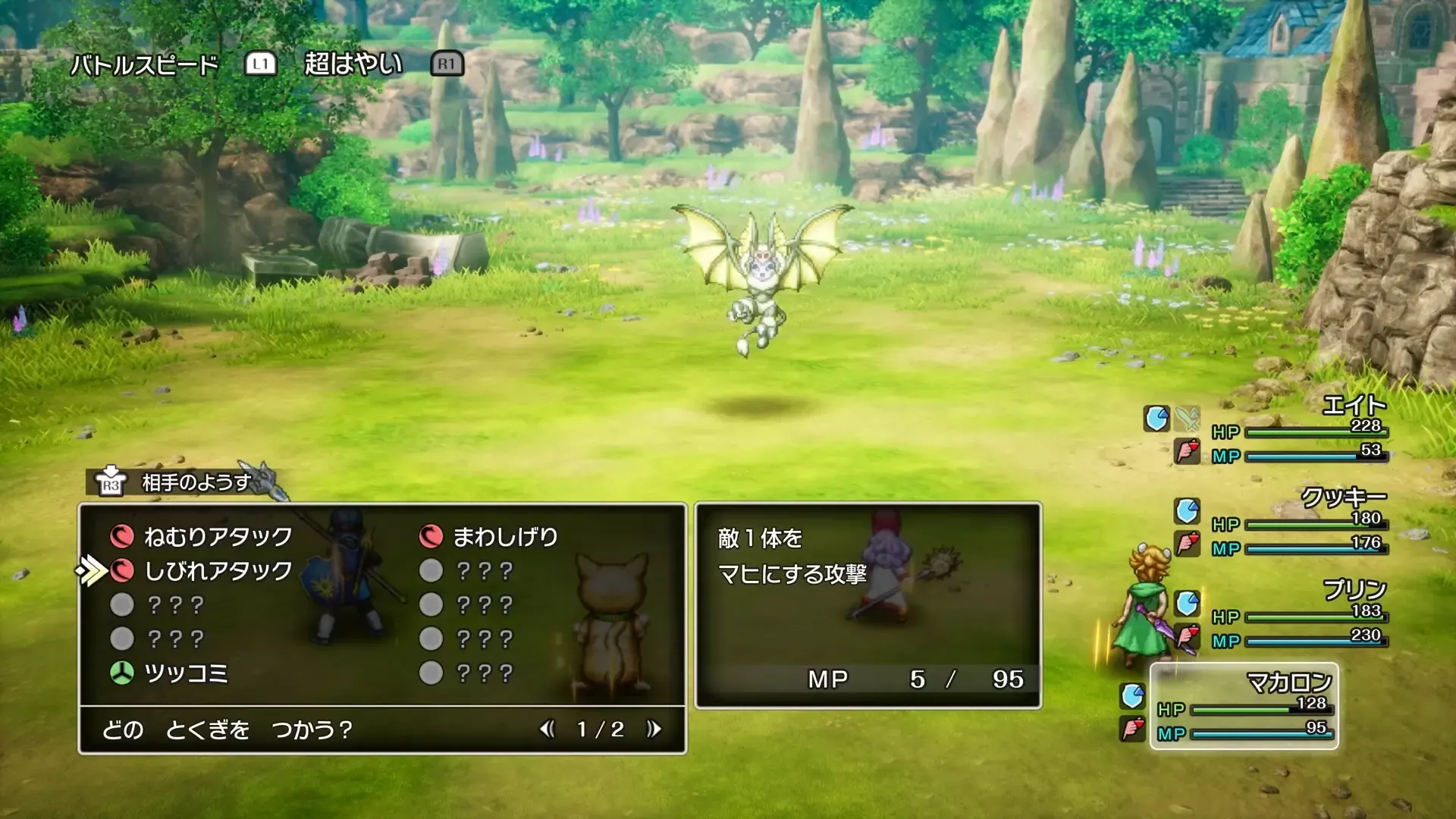
Task: Select the まわしげり skill
Action: 505,537
